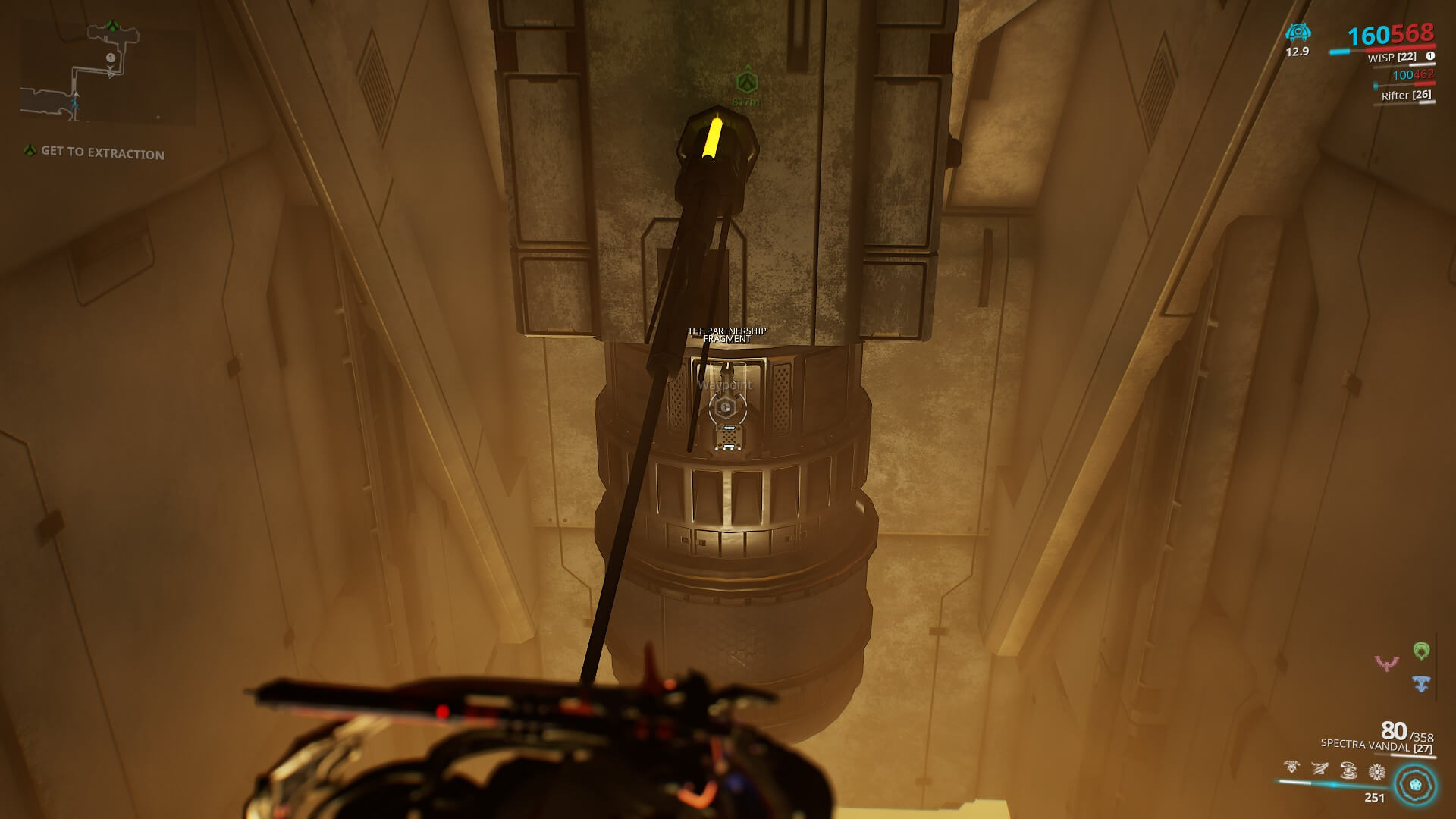This screenshot has width=1456, height=819.
Task: Click the glowing blue circular ability indicator
Action: pos(1415,784)
